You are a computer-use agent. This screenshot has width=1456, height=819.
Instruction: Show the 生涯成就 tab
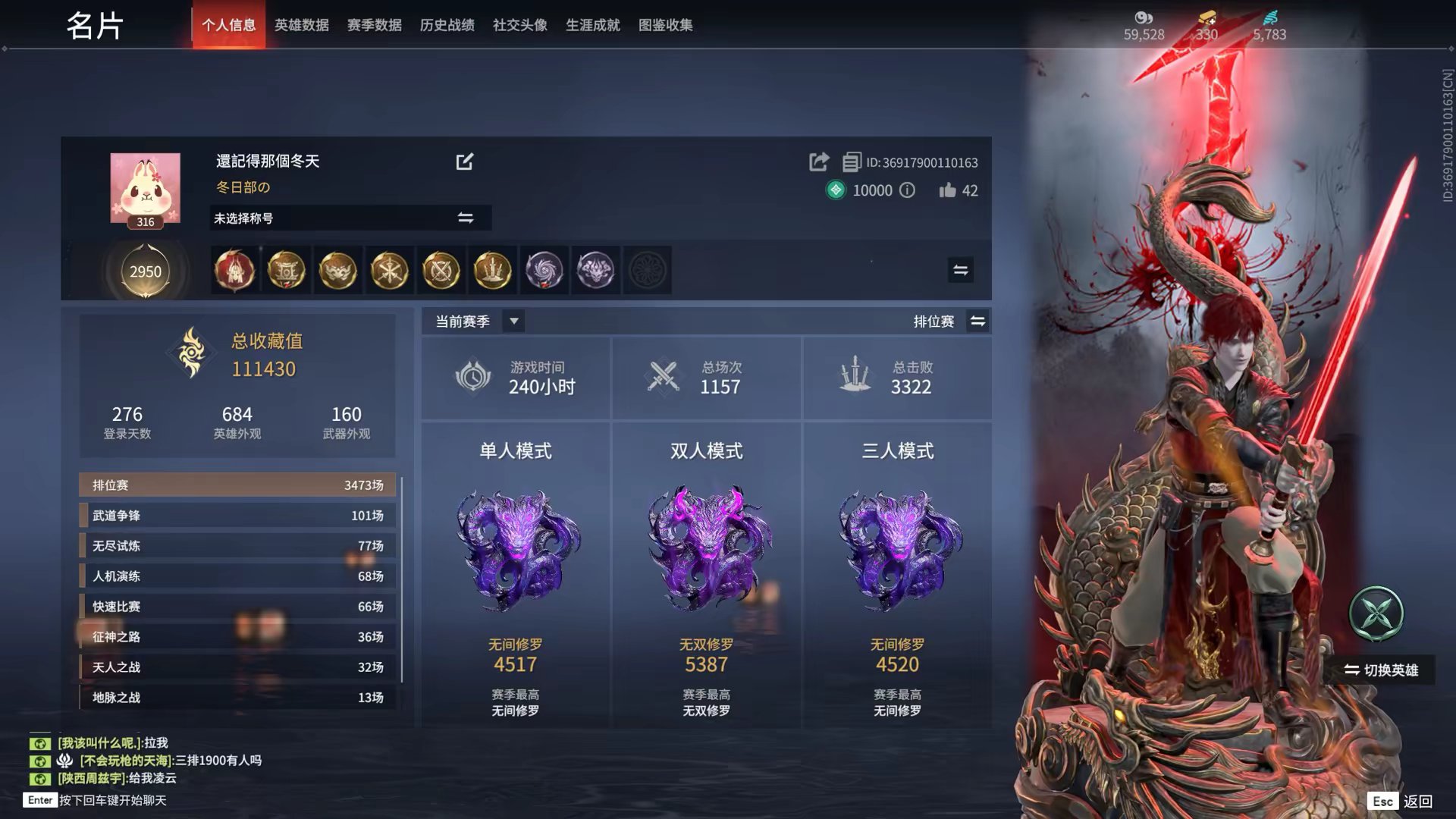tap(592, 25)
